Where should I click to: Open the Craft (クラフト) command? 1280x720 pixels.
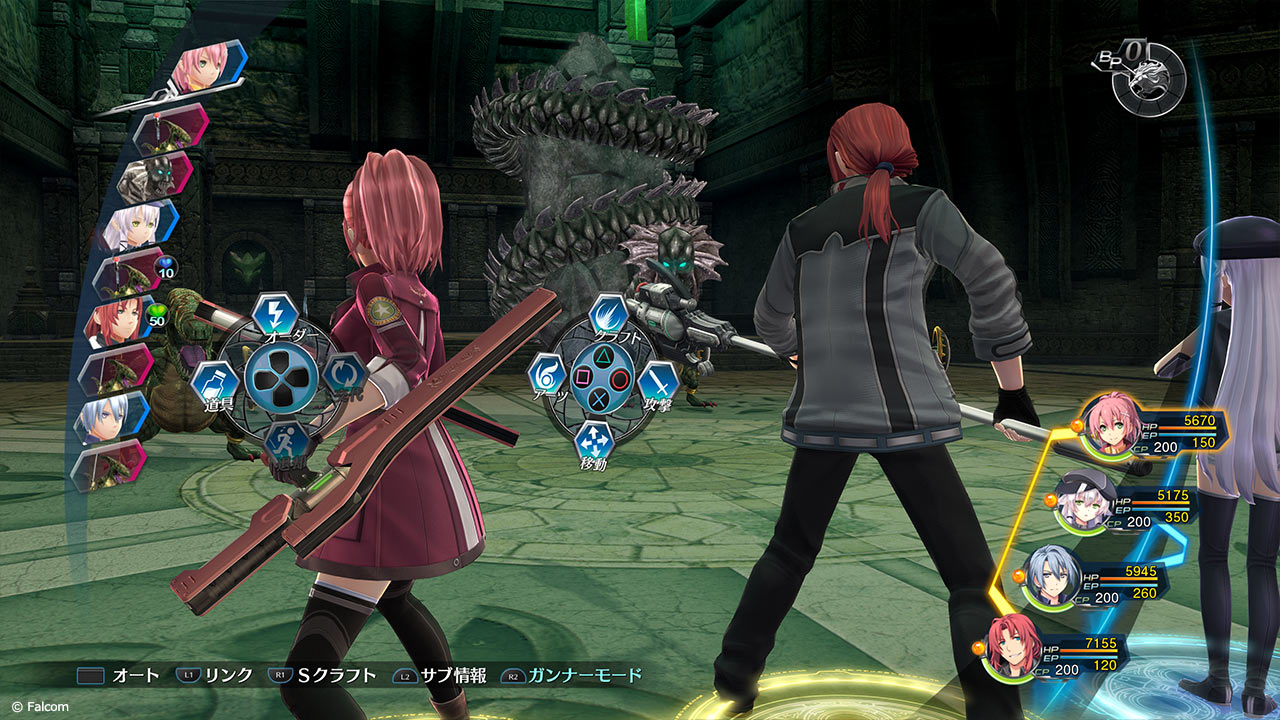click(607, 315)
